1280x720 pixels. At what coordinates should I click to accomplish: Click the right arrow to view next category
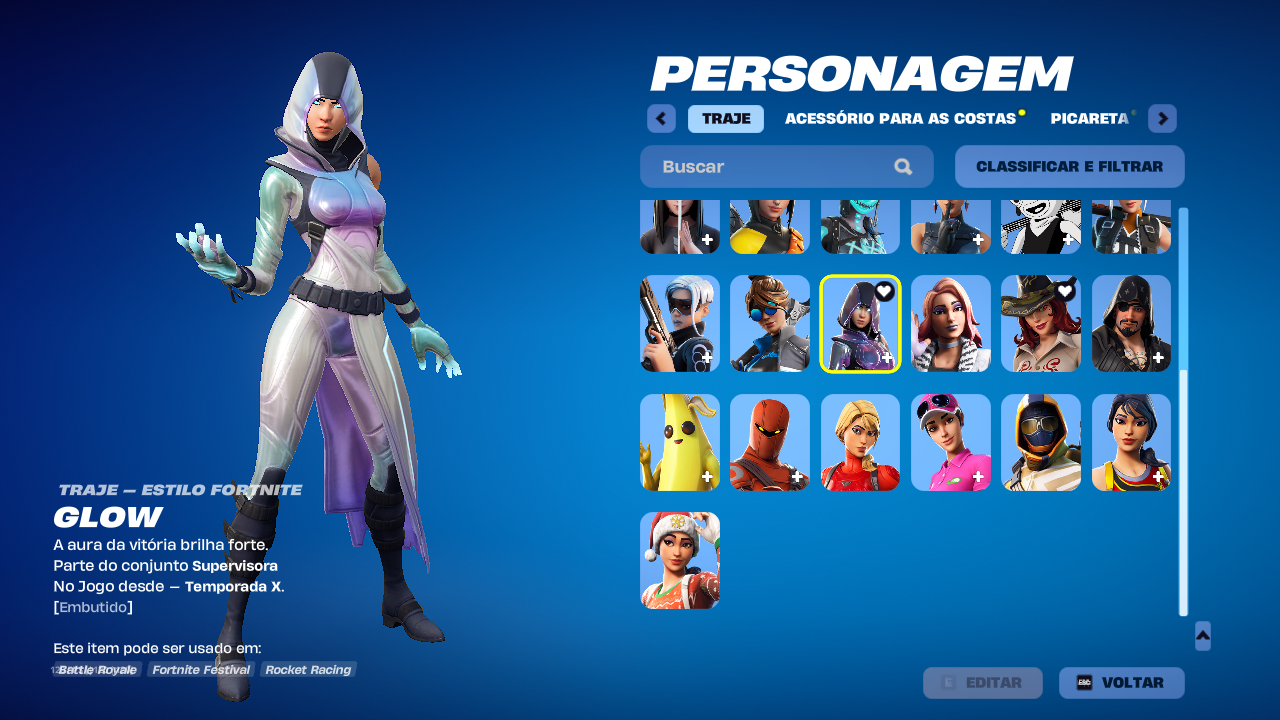(x=1162, y=118)
